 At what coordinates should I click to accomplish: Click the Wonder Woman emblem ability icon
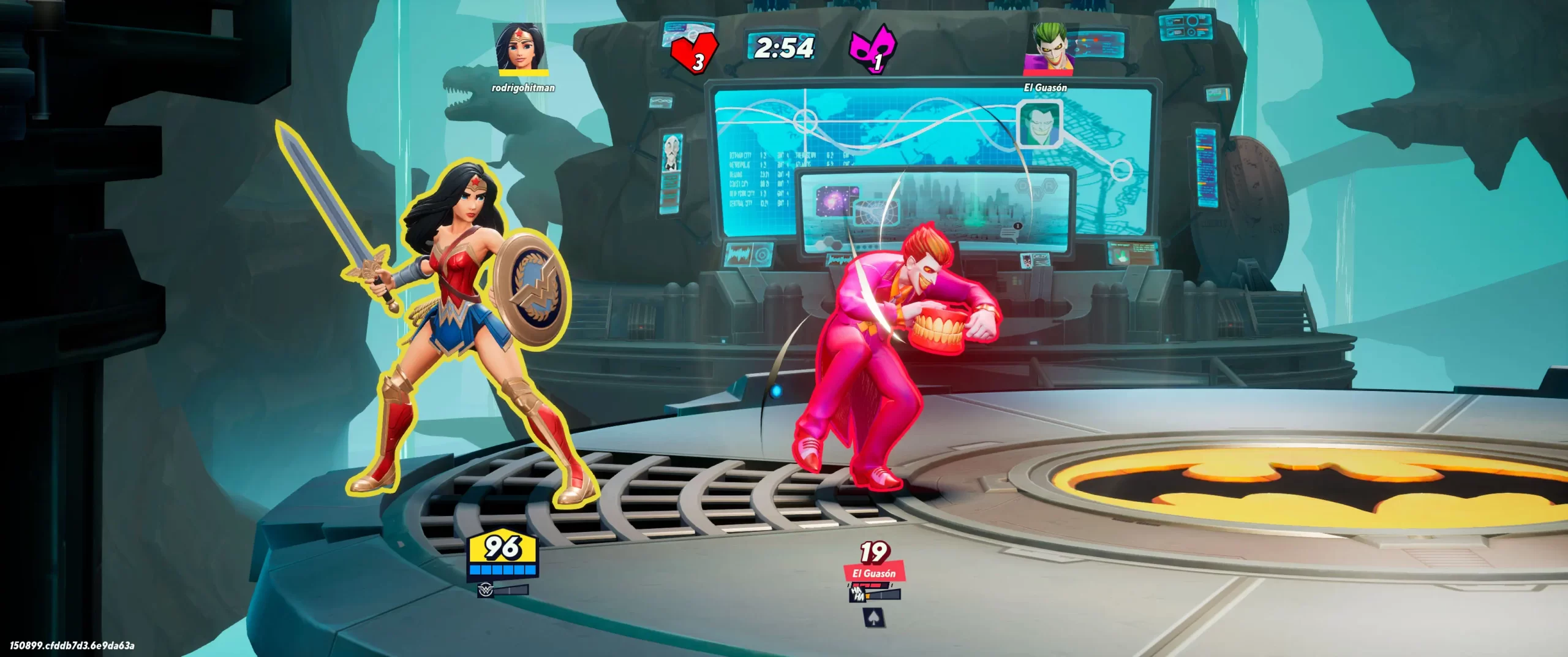pos(485,591)
